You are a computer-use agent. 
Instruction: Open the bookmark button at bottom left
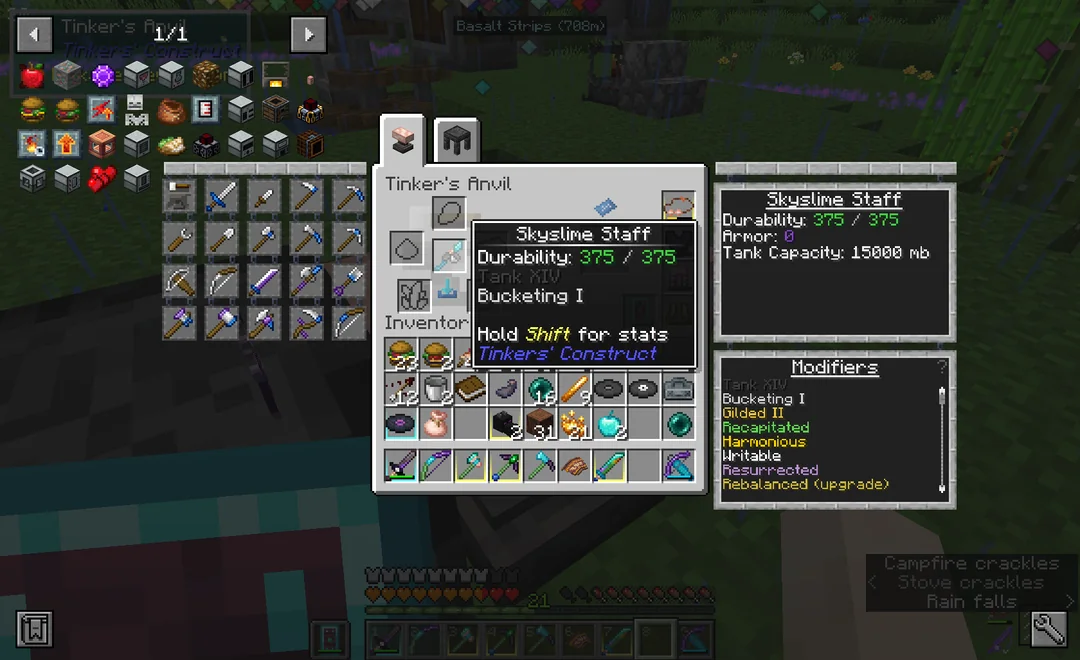[x=34, y=629]
